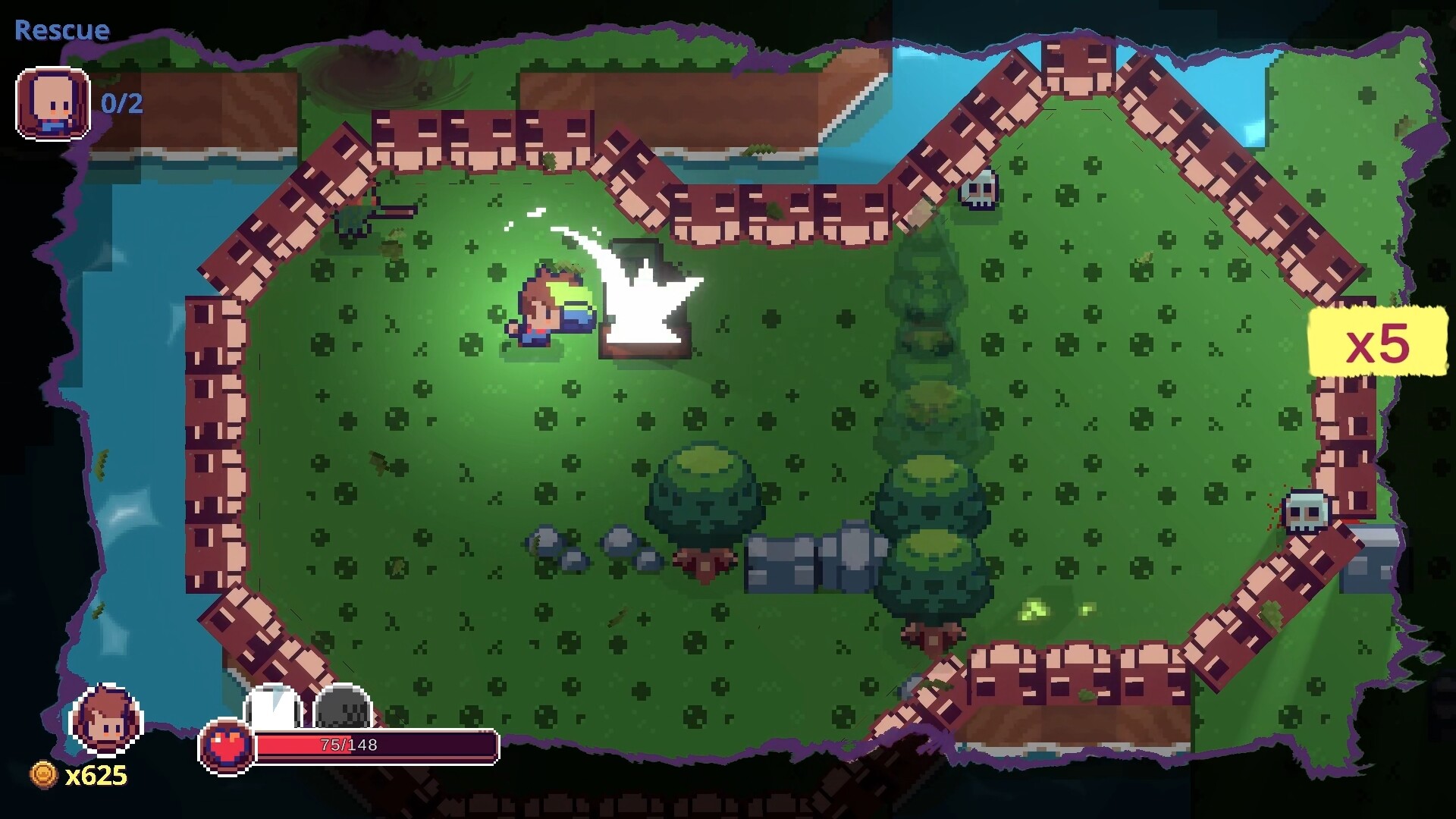Viewport: 1456px width, 819px height.
Task: Click the gold coin icon beside x625
Action: pos(42,775)
